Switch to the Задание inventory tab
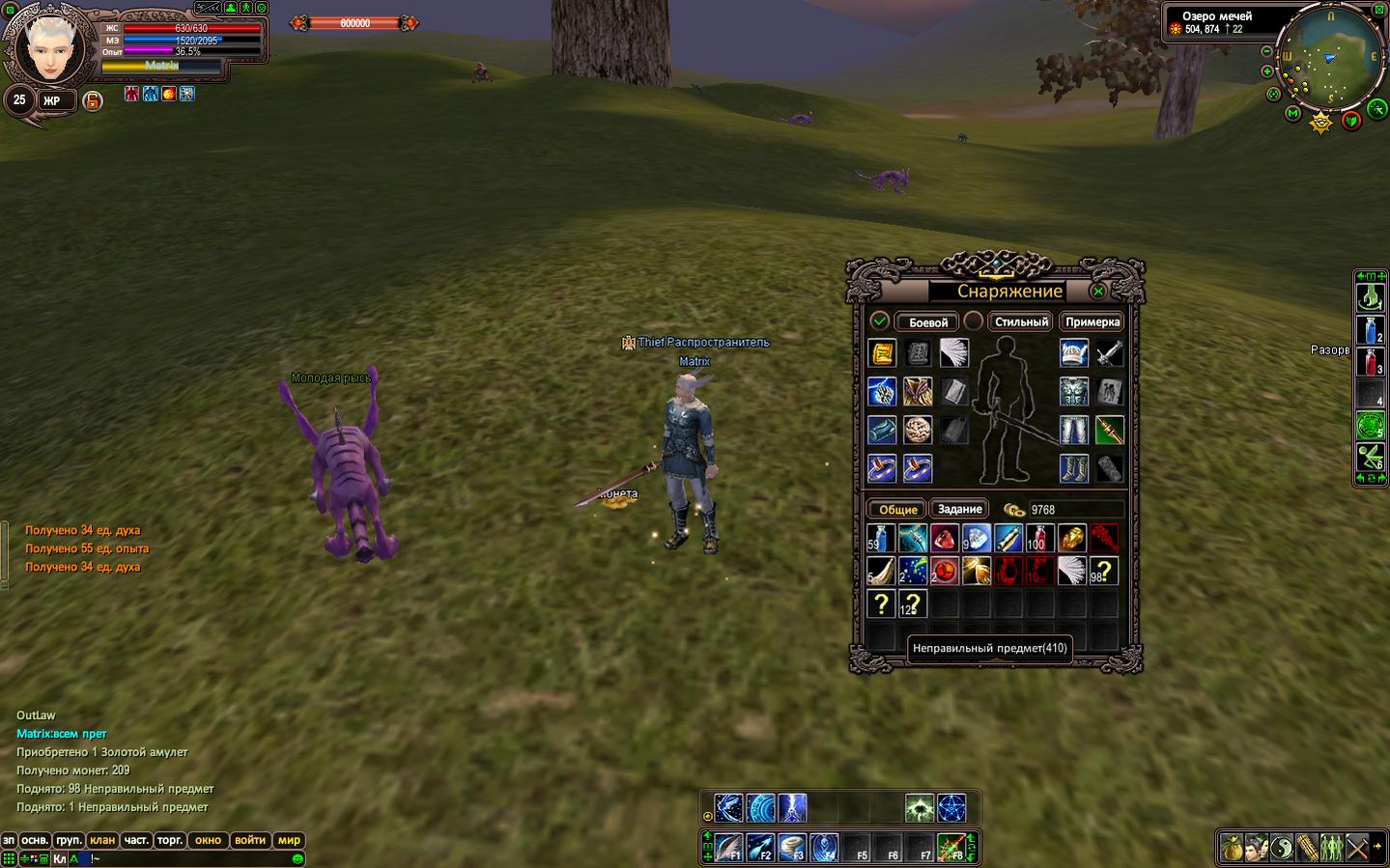Screen dimensions: 1390x868 point(959,509)
